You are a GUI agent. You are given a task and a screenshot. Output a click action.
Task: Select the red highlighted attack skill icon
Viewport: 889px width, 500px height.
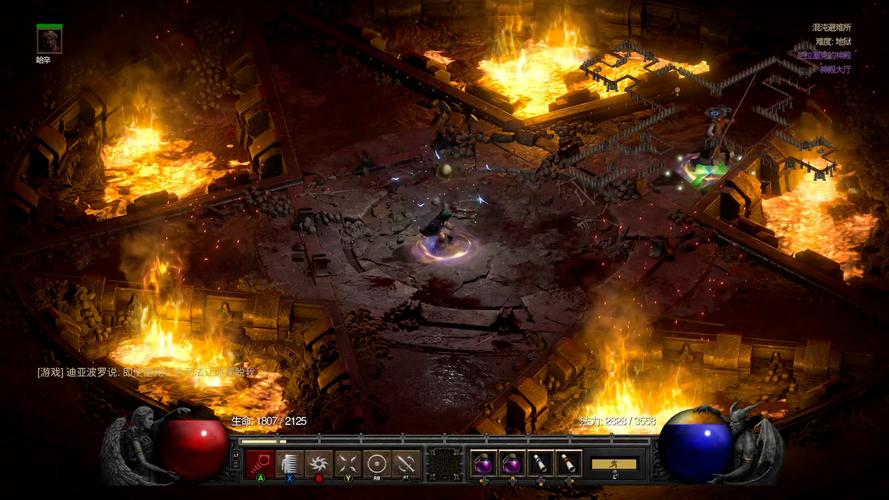click(260, 463)
